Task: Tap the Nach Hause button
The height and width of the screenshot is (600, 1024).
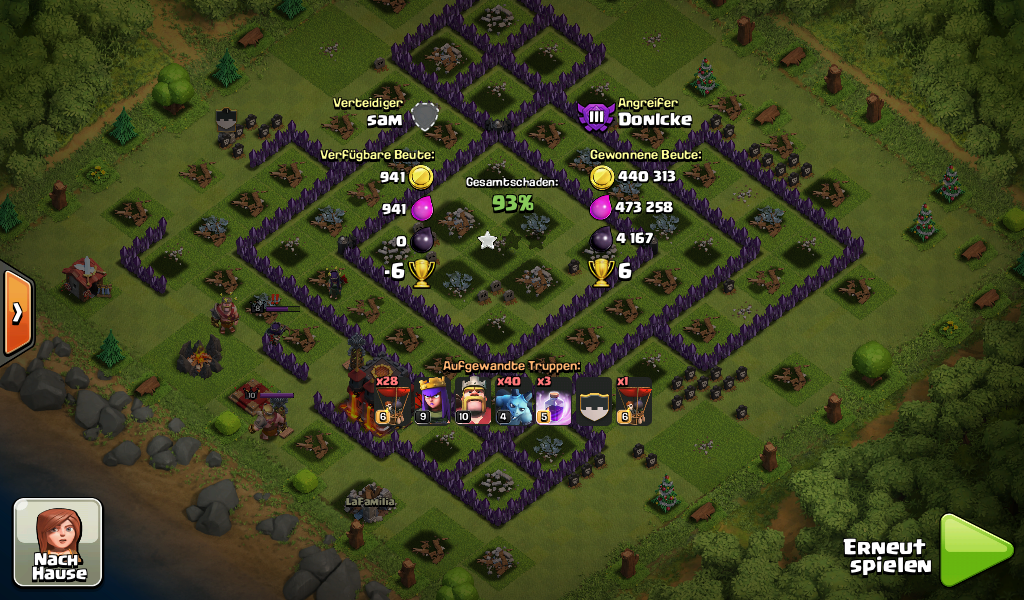Action: click(x=58, y=542)
